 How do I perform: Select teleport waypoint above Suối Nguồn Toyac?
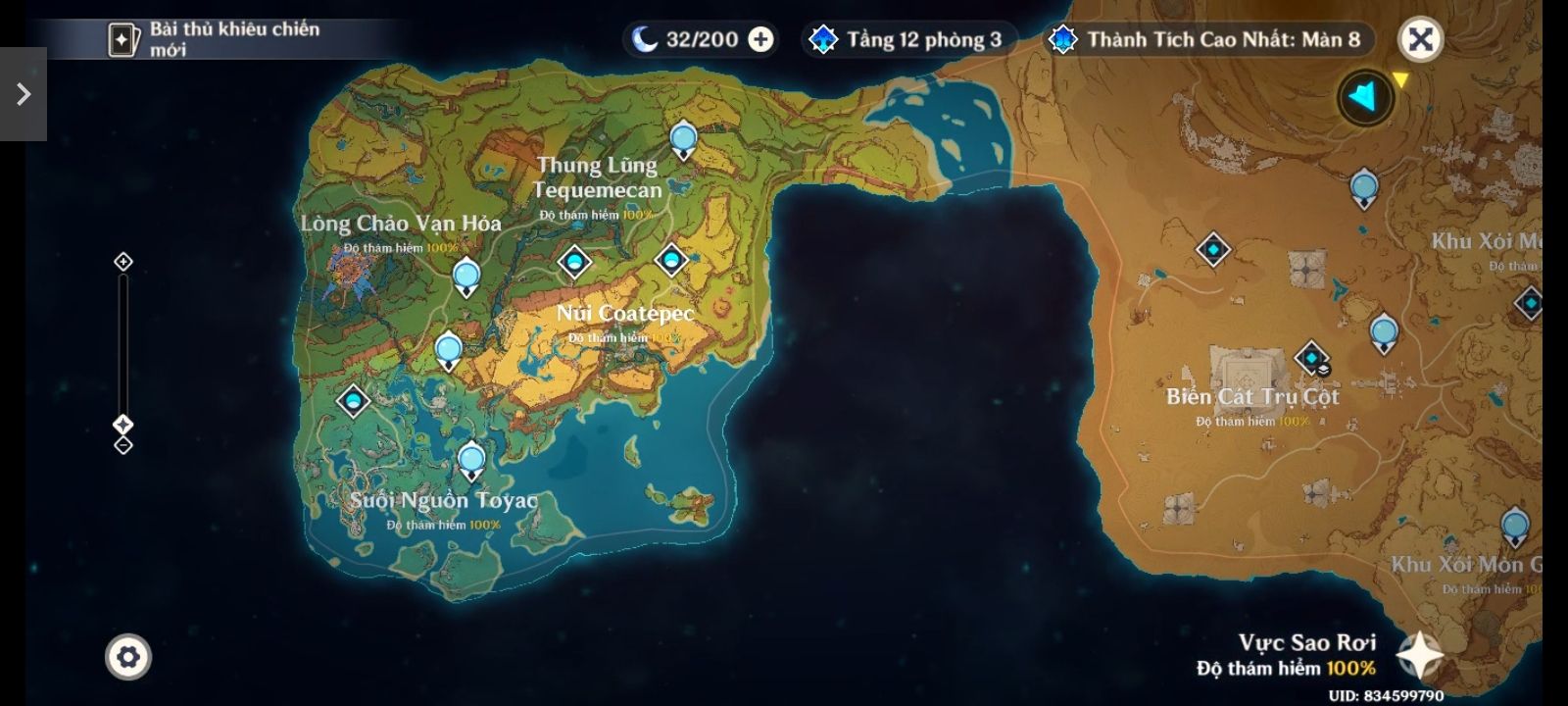tap(471, 460)
